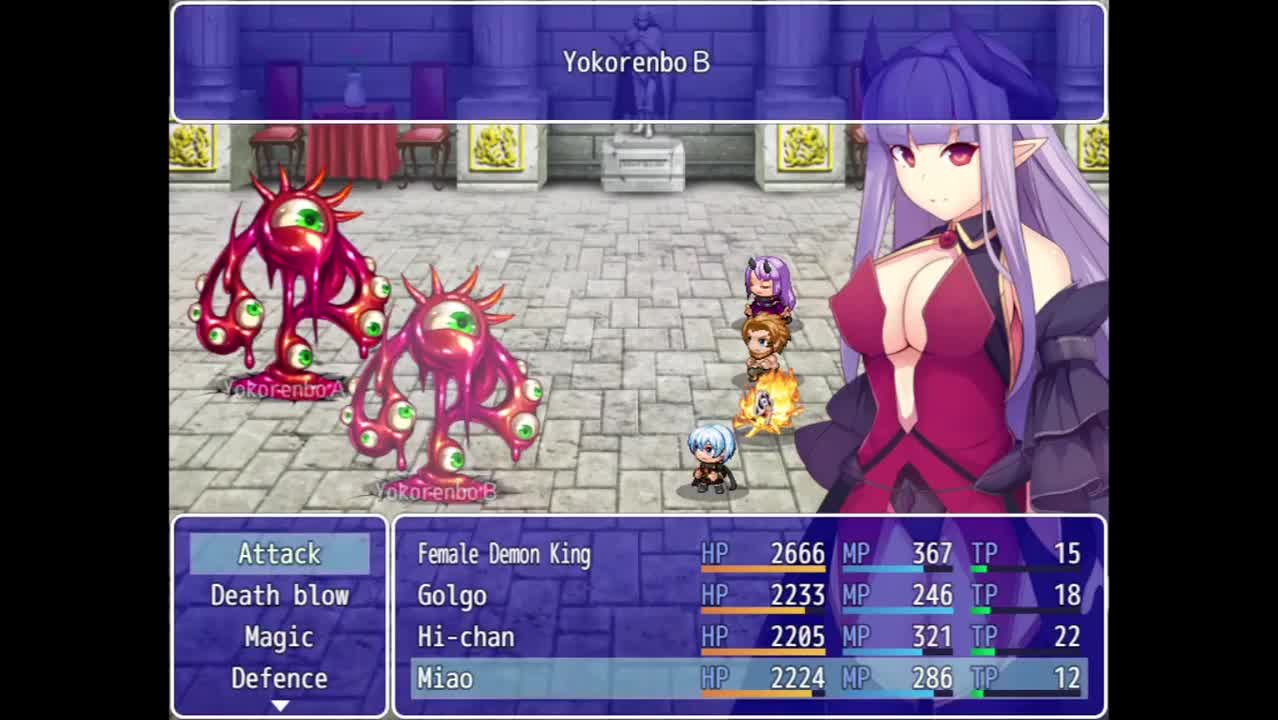Select the Attack command
Screen dimensions: 1278x720
click(x=279, y=553)
